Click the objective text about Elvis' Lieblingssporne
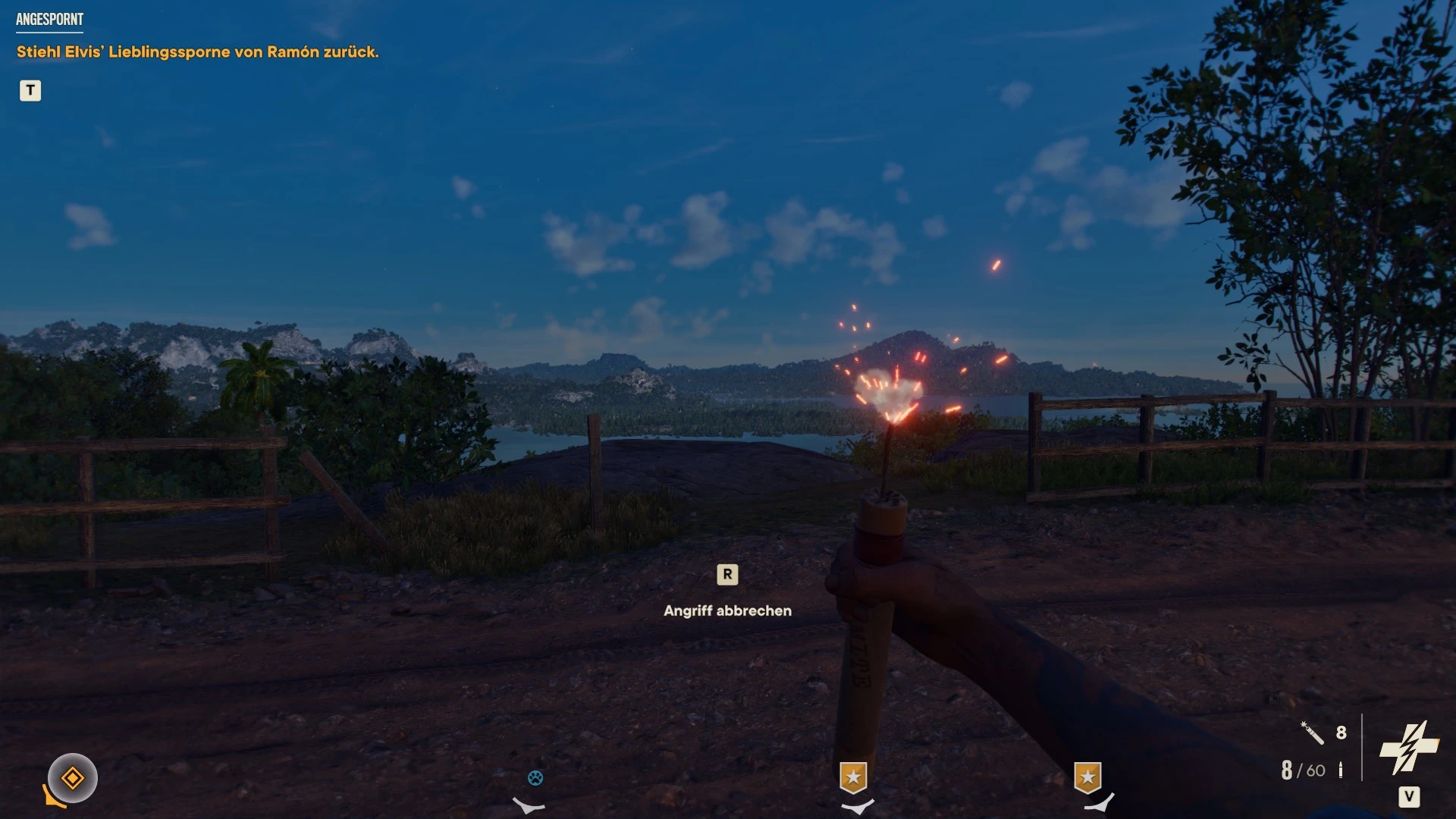This screenshot has width=1456, height=819. tap(196, 53)
